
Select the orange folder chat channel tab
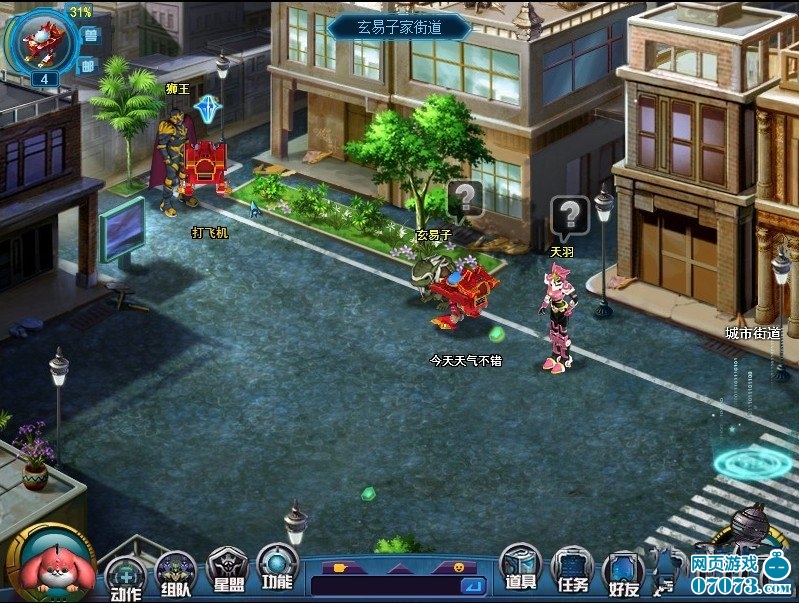click(341, 567)
